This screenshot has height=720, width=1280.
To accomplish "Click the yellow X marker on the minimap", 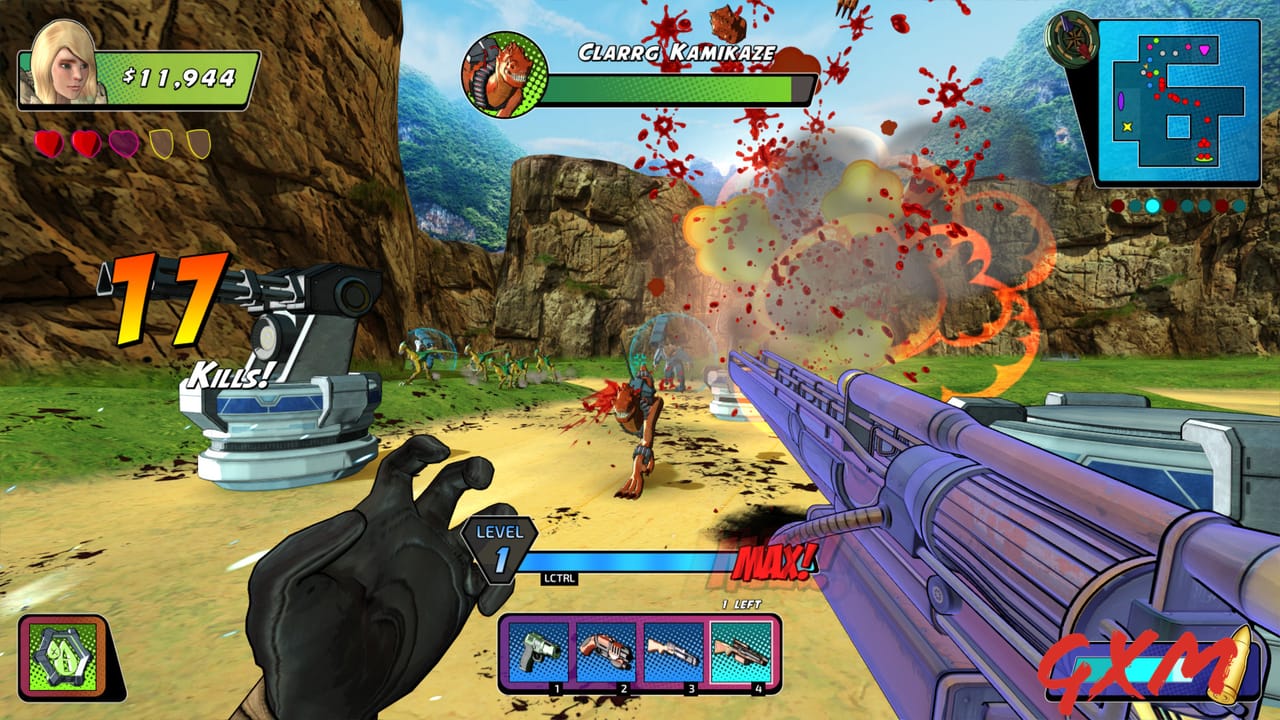I will pyautogui.click(x=1127, y=127).
